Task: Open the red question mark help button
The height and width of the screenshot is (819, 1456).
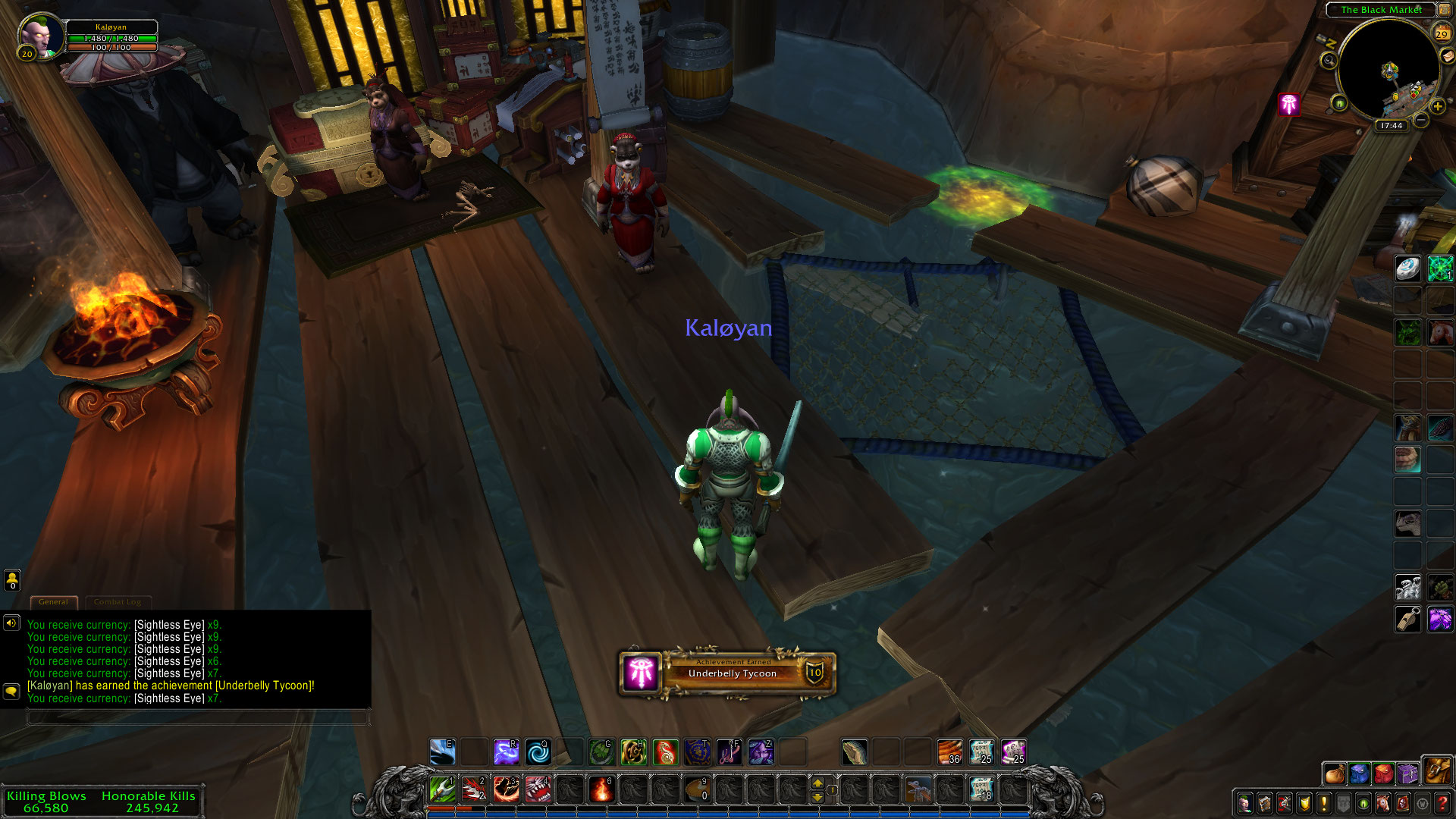Action: (x=1442, y=803)
